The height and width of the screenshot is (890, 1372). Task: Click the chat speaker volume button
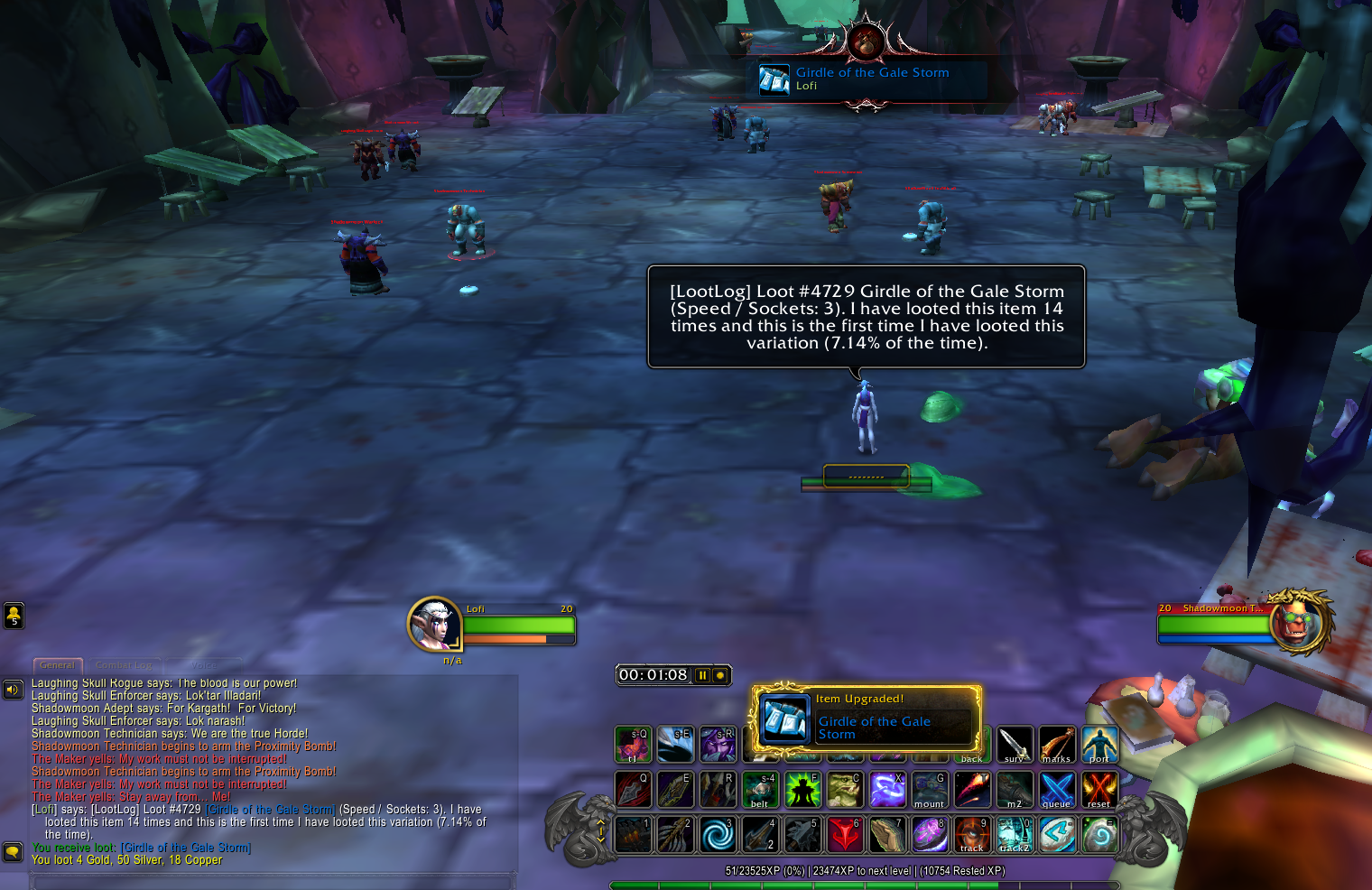click(13, 690)
